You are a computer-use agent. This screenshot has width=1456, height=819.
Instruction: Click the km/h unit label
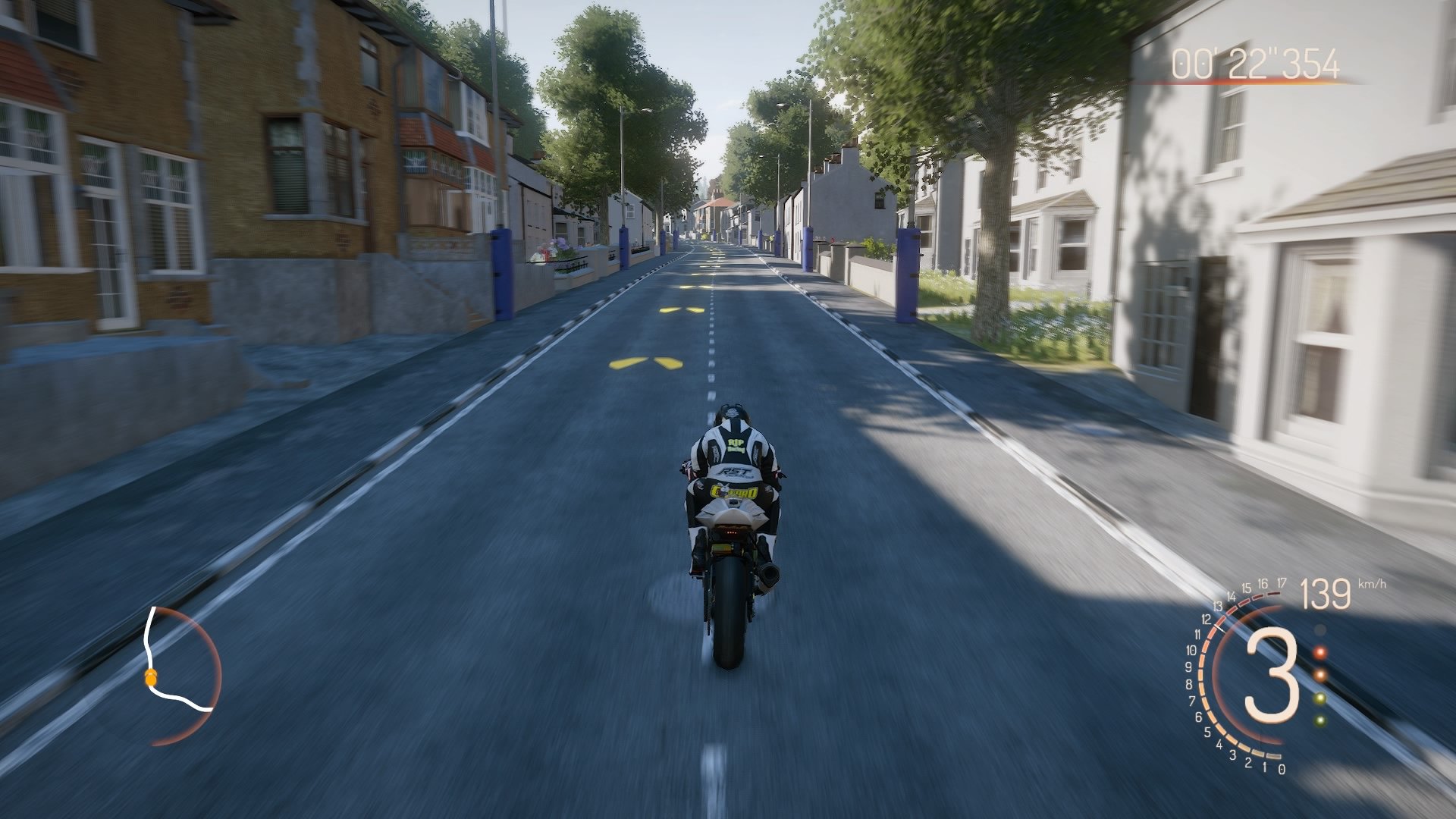point(1372,584)
